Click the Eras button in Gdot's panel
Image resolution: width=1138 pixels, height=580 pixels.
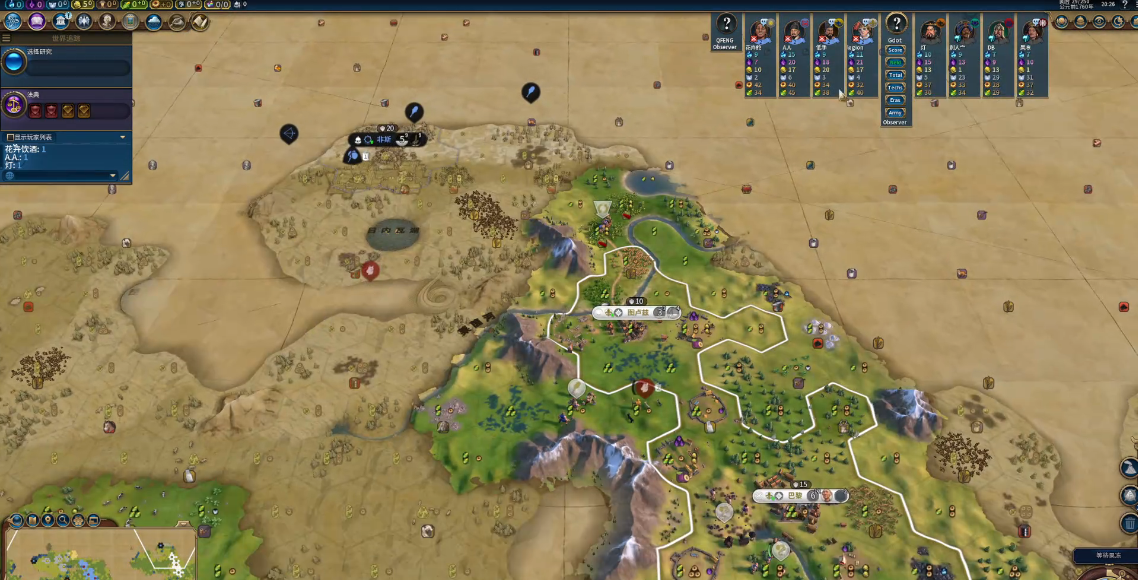pyautogui.click(x=895, y=100)
